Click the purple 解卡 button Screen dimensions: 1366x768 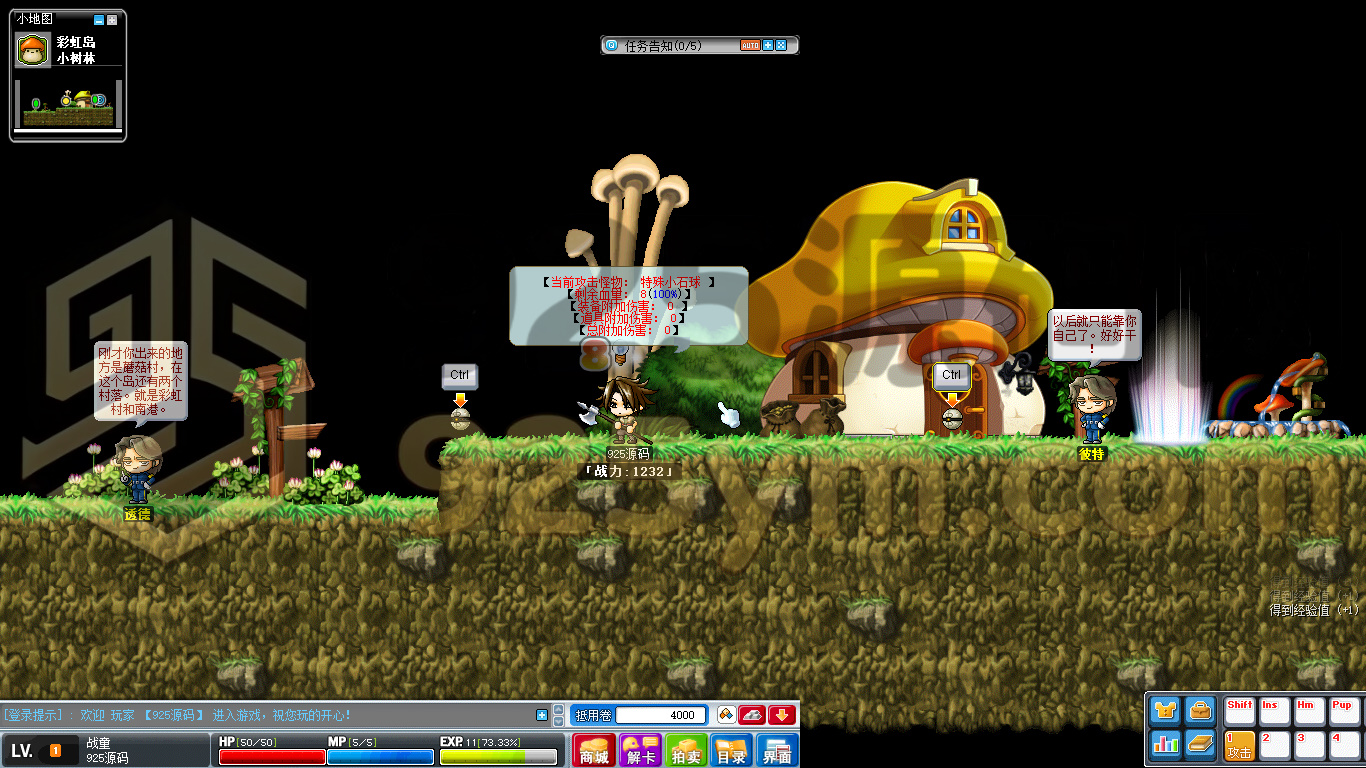coord(640,750)
